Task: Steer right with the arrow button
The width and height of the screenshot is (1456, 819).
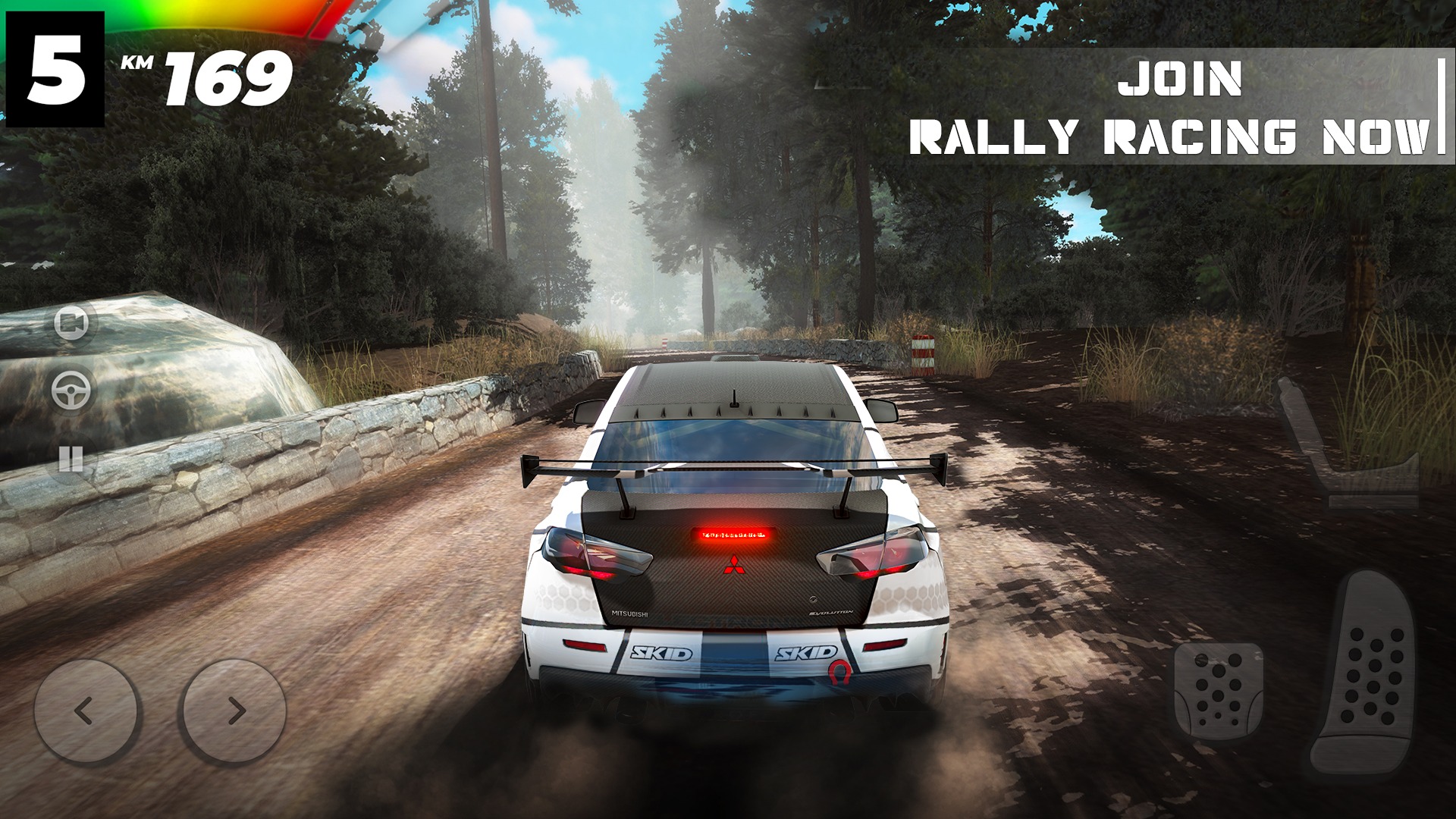Action: tap(235, 711)
